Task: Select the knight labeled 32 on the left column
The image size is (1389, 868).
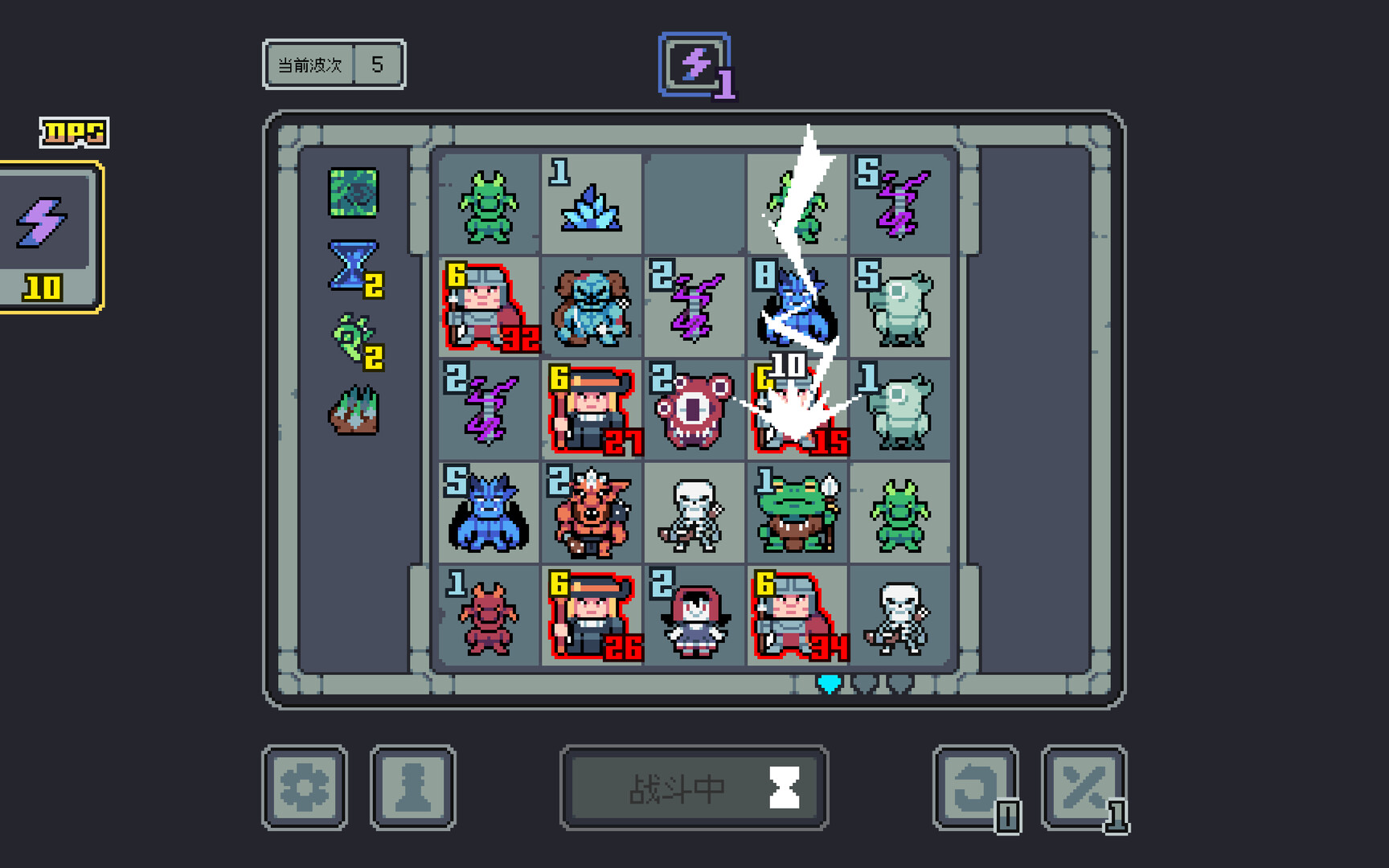Action: pyautogui.click(x=489, y=308)
